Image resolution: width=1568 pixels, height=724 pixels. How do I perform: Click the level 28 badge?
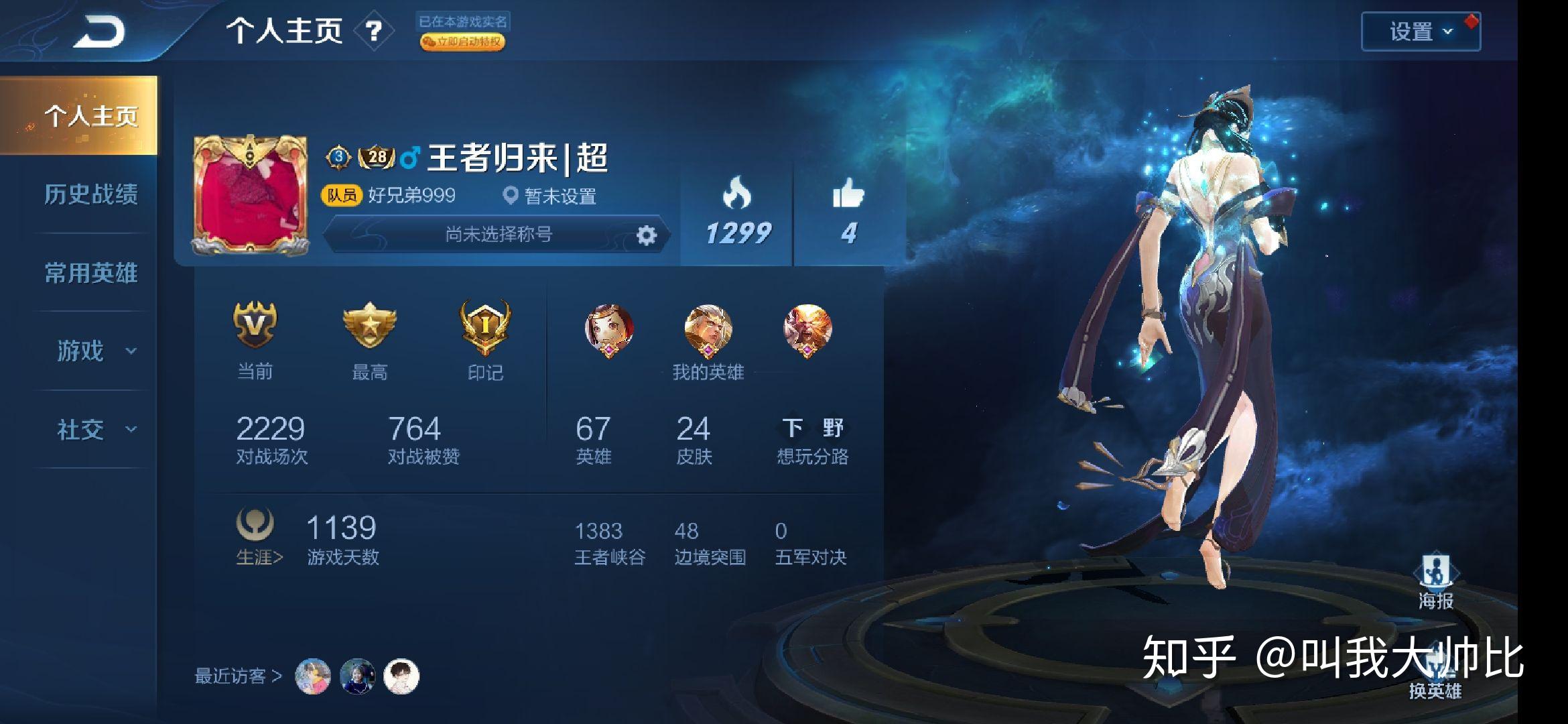[x=375, y=156]
